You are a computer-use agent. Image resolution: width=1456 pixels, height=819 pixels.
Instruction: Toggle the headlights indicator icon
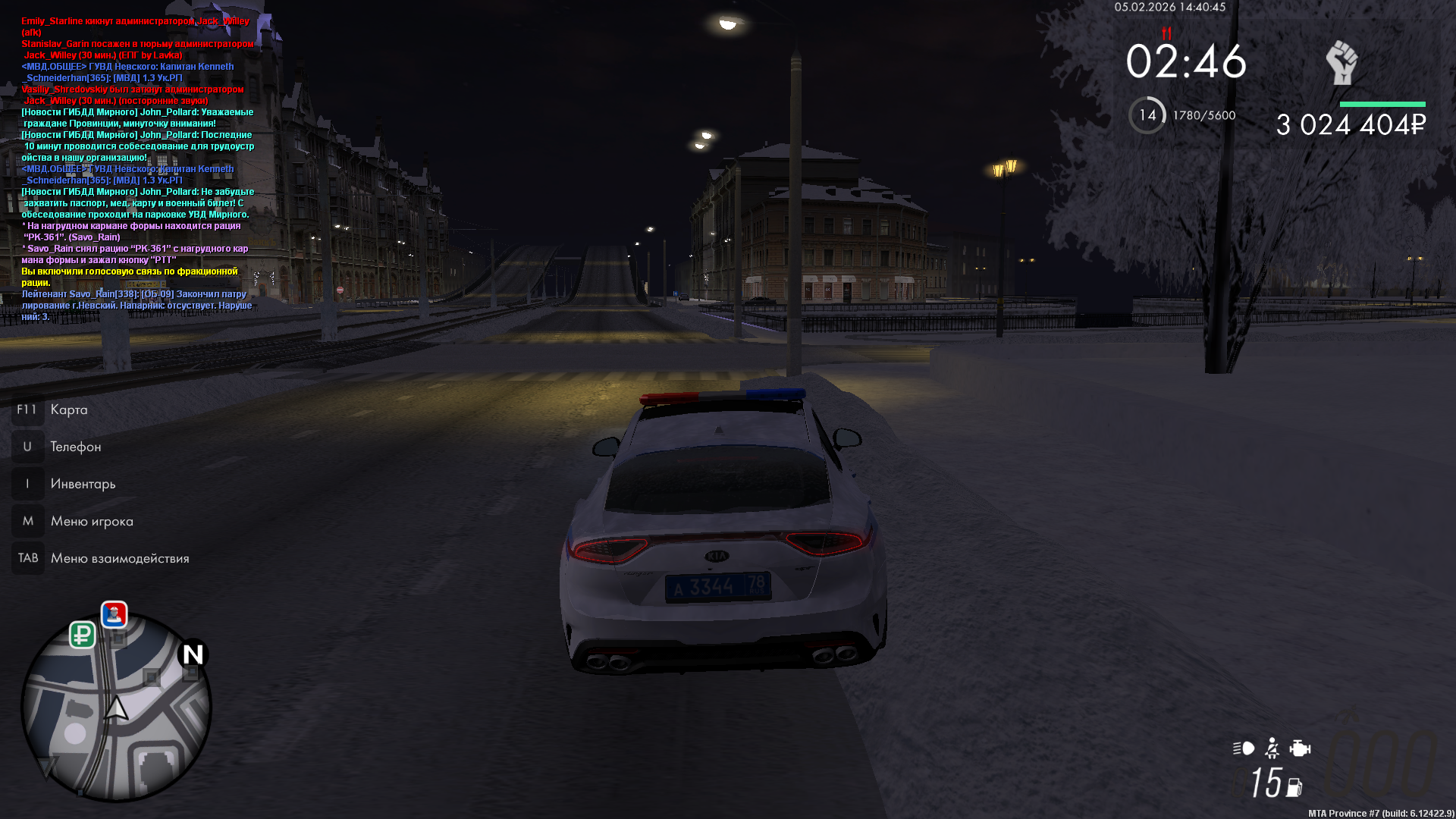point(1244,748)
